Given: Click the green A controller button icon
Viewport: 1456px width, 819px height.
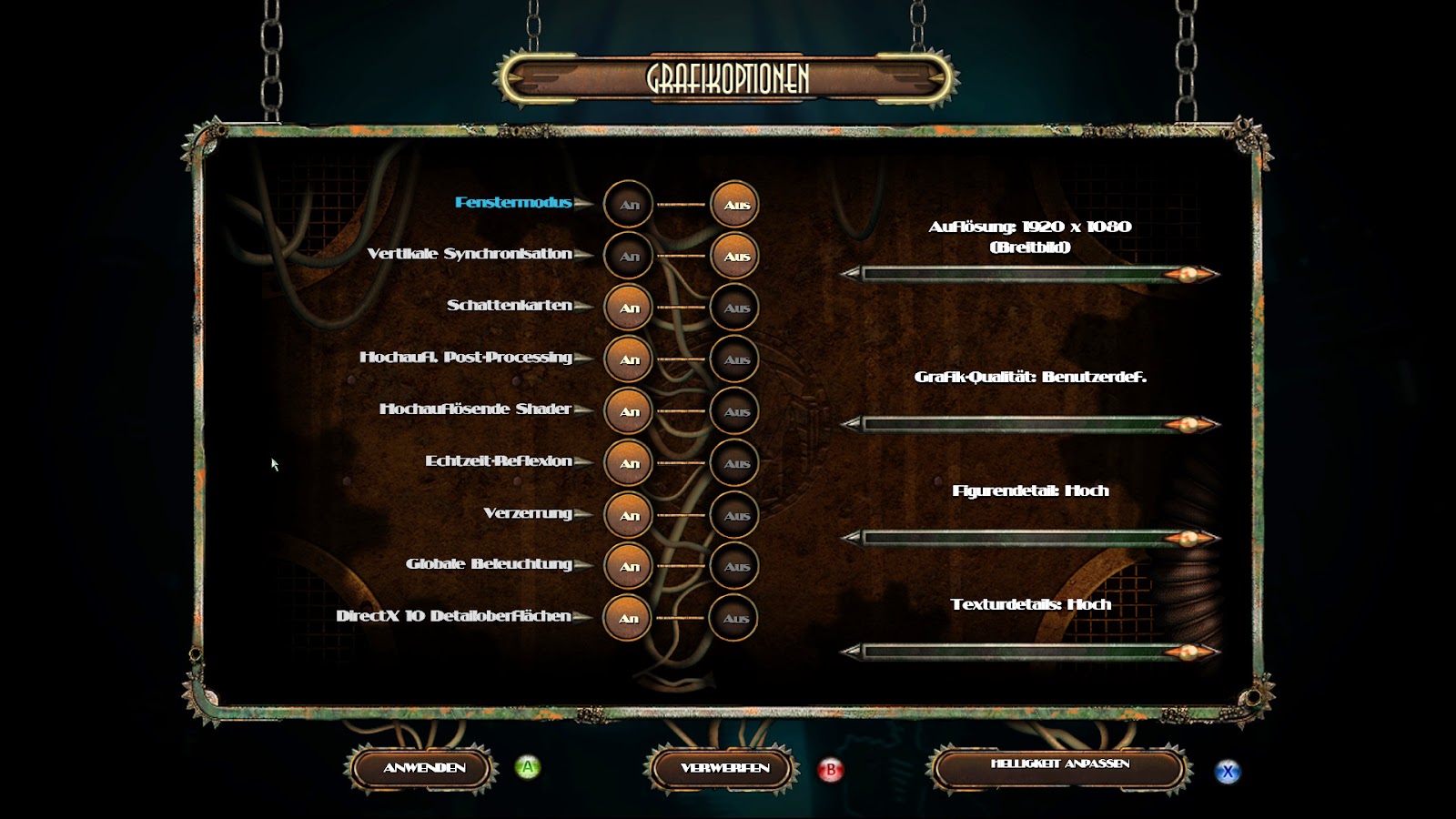Looking at the screenshot, I should coord(526,767).
